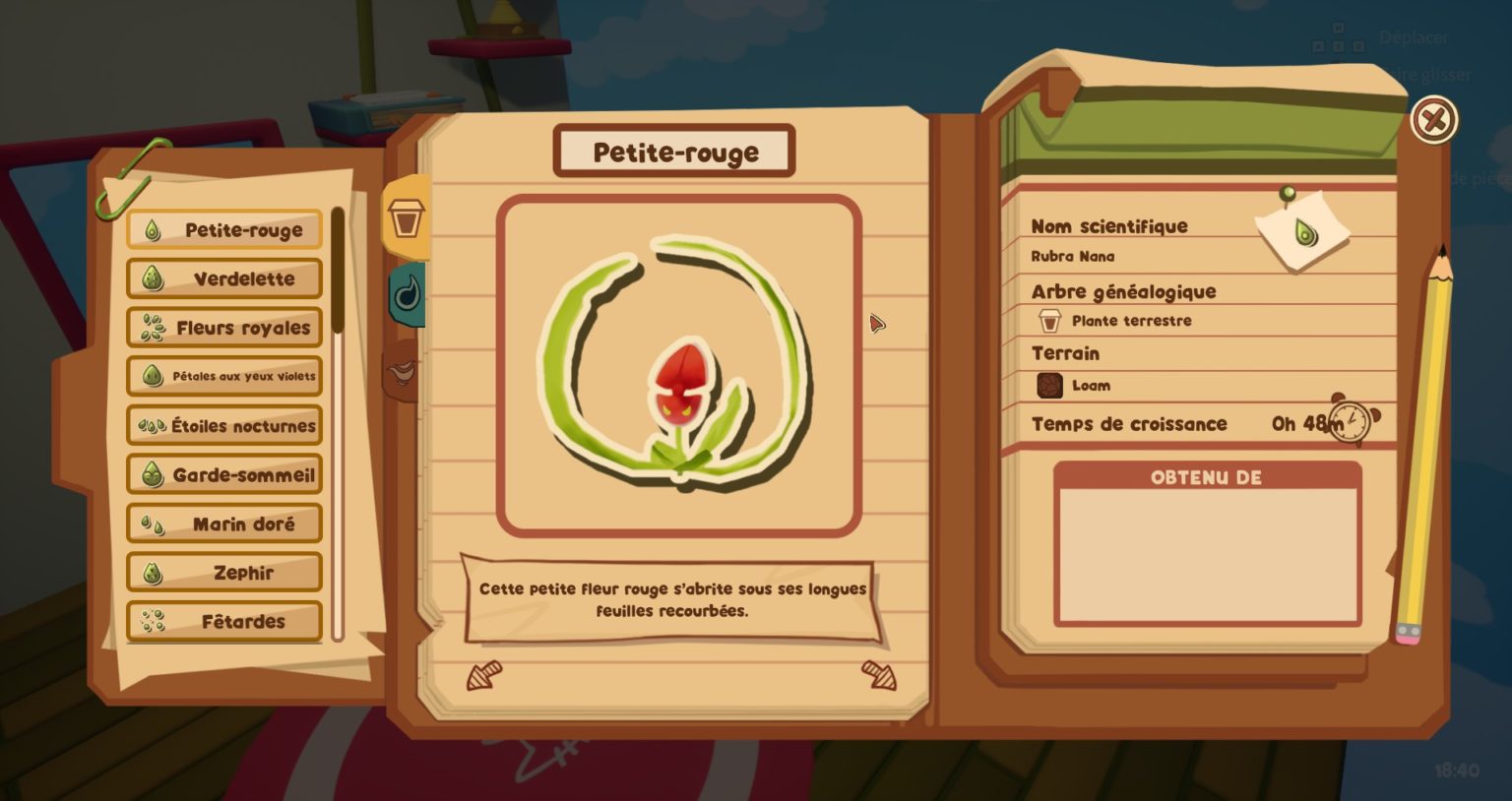1512x801 pixels.
Task: Select the Fêtardes entry
Action: 224,621
